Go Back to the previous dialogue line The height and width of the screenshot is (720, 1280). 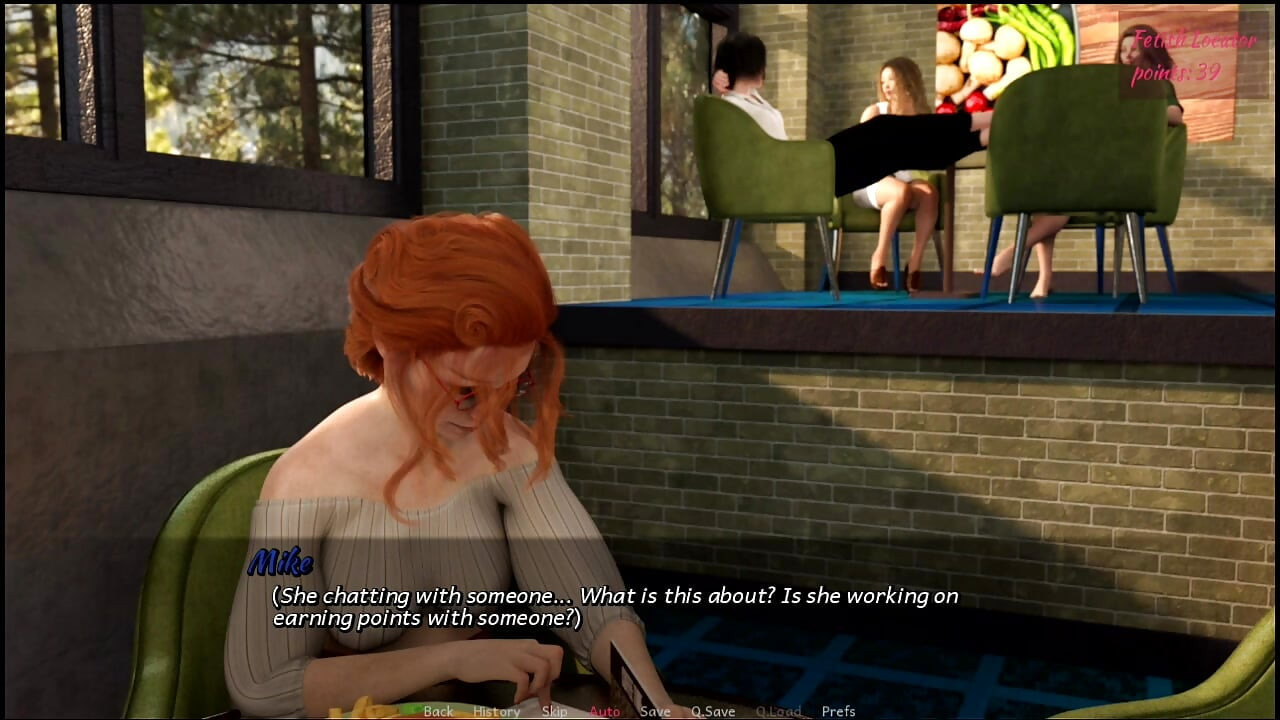click(x=438, y=711)
